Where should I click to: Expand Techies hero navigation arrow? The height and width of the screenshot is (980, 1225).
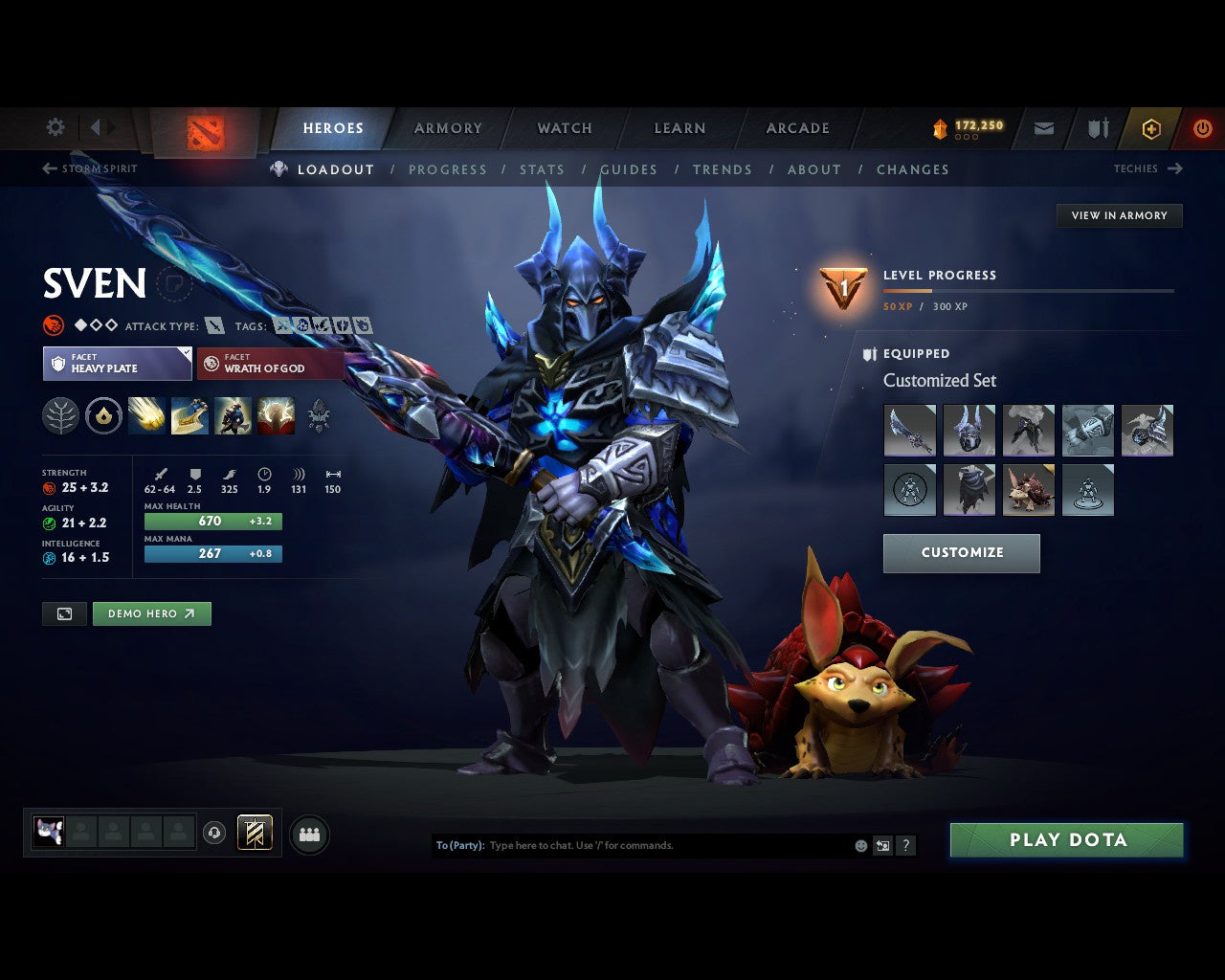(x=1176, y=168)
